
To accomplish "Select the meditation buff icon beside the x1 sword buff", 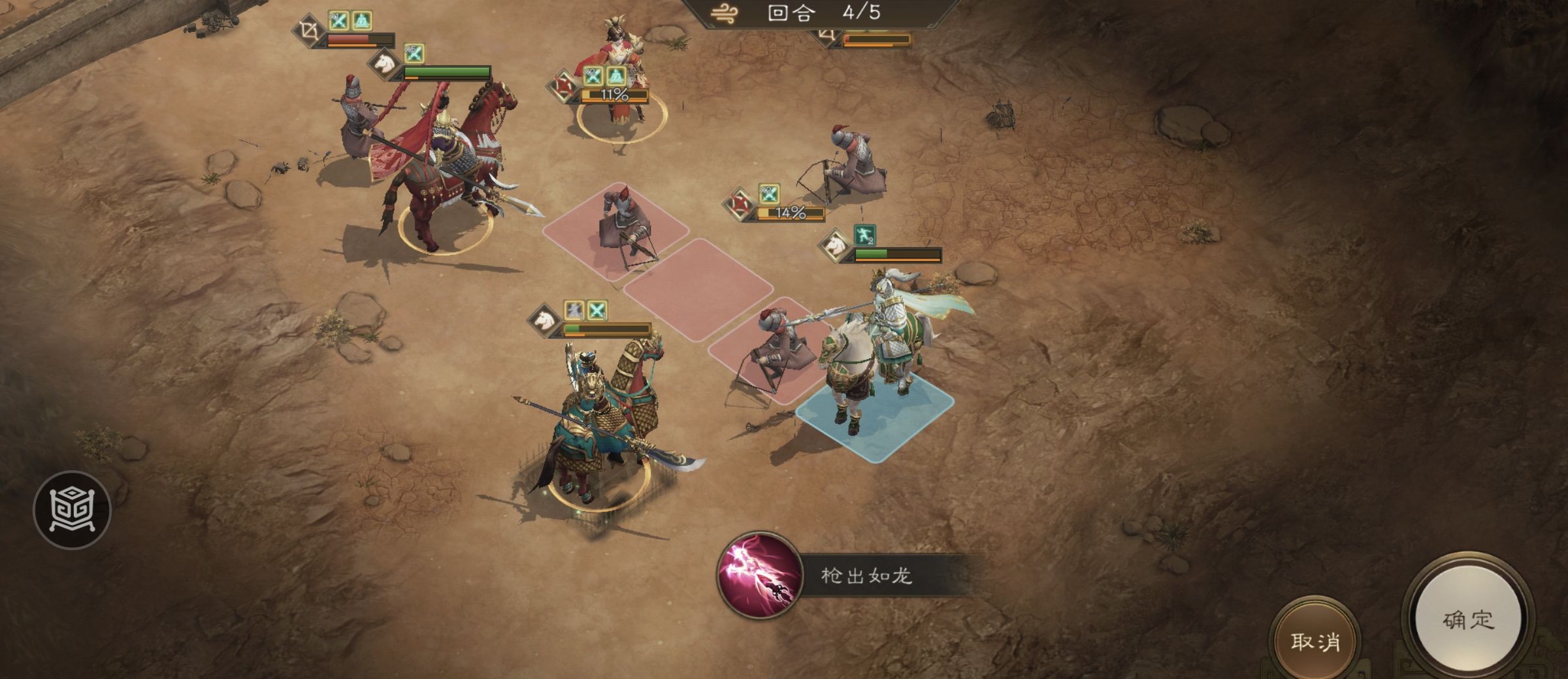I will point(363,21).
